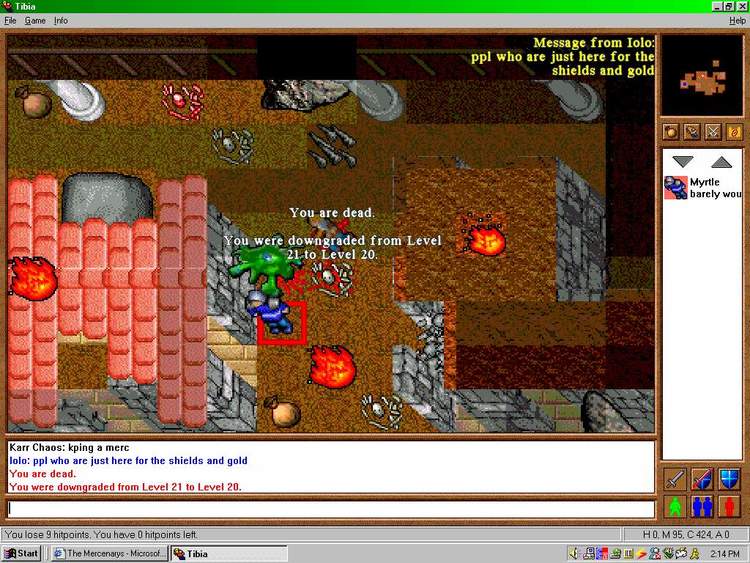The width and height of the screenshot is (750, 563).
Task: Open the File menu
Action: pos(10,20)
